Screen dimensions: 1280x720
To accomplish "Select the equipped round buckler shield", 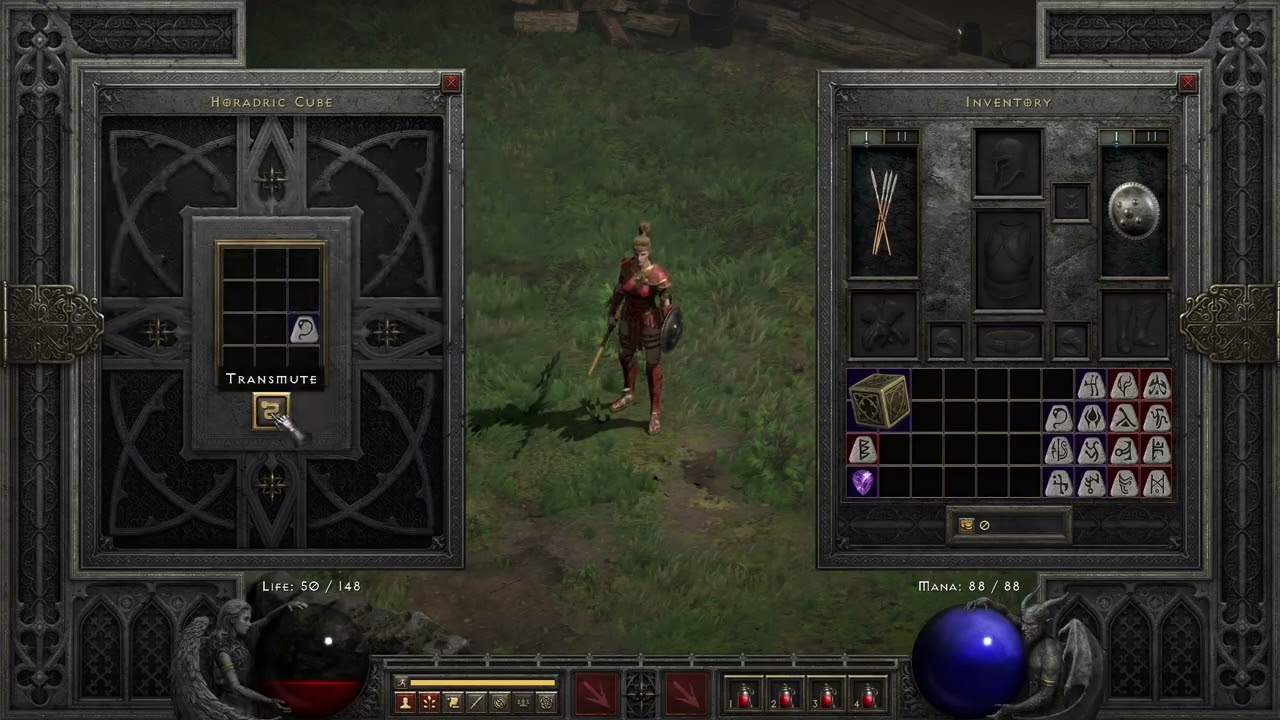I will [1134, 212].
